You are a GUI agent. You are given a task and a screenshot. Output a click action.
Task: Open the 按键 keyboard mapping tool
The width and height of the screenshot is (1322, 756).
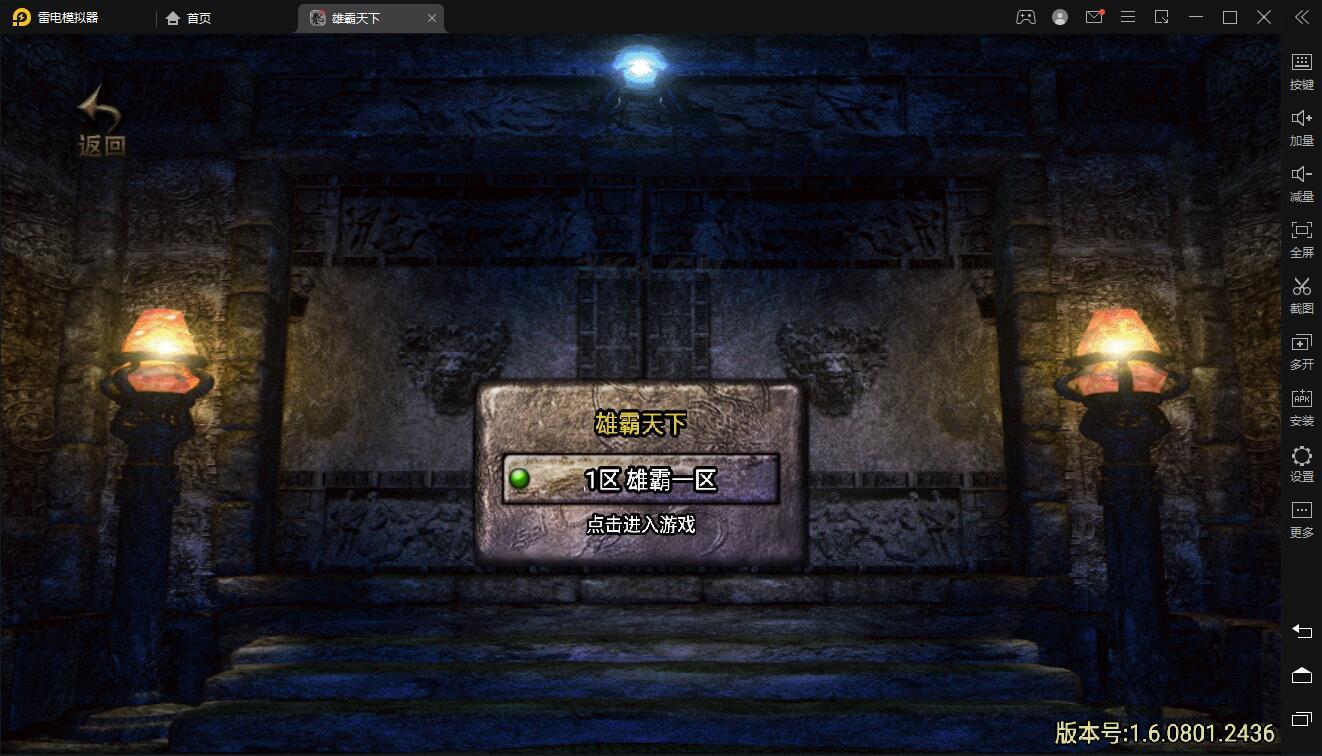point(1301,70)
